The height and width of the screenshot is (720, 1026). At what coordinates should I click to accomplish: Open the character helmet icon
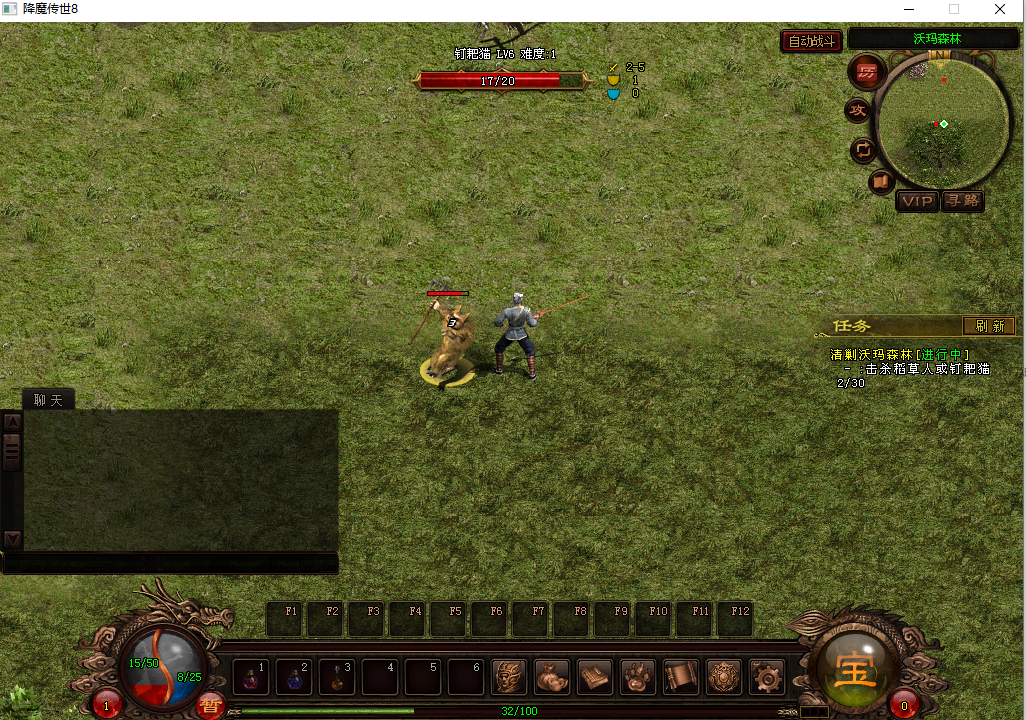509,677
